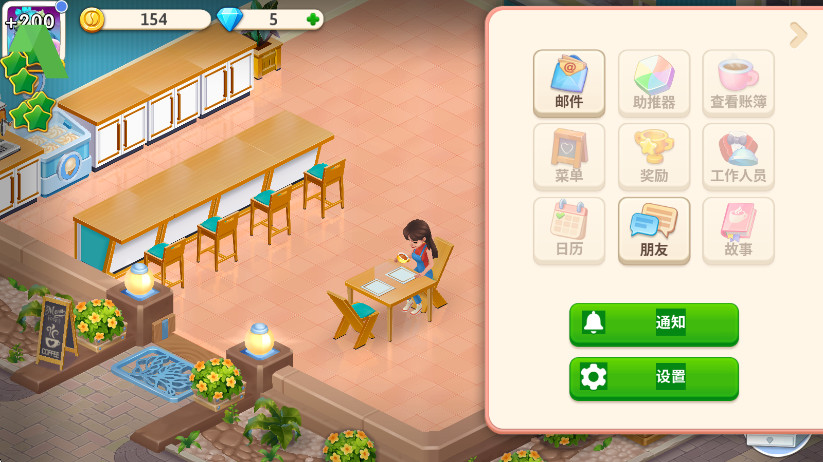Image resolution: width=823 pixels, height=462 pixels.
Task: Open 查看账簿 ledger tile
Action: tap(738, 83)
